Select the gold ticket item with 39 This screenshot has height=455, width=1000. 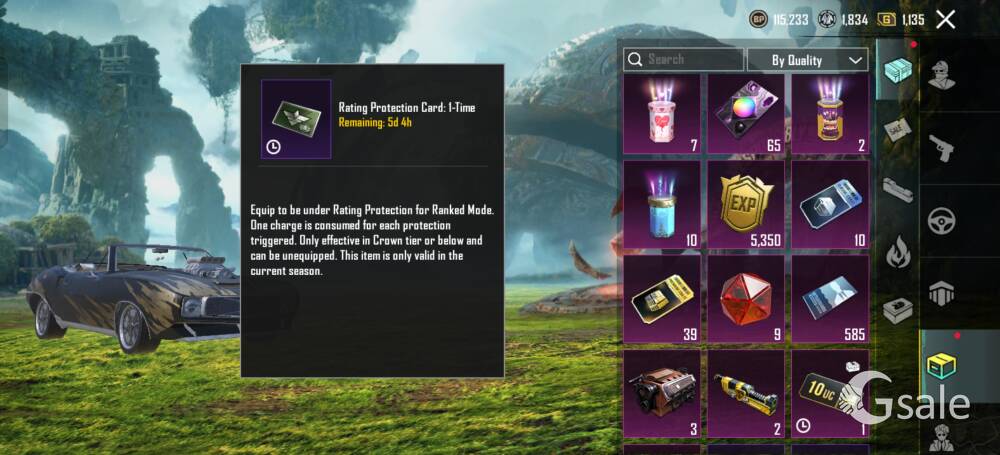click(x=662, y=297)
